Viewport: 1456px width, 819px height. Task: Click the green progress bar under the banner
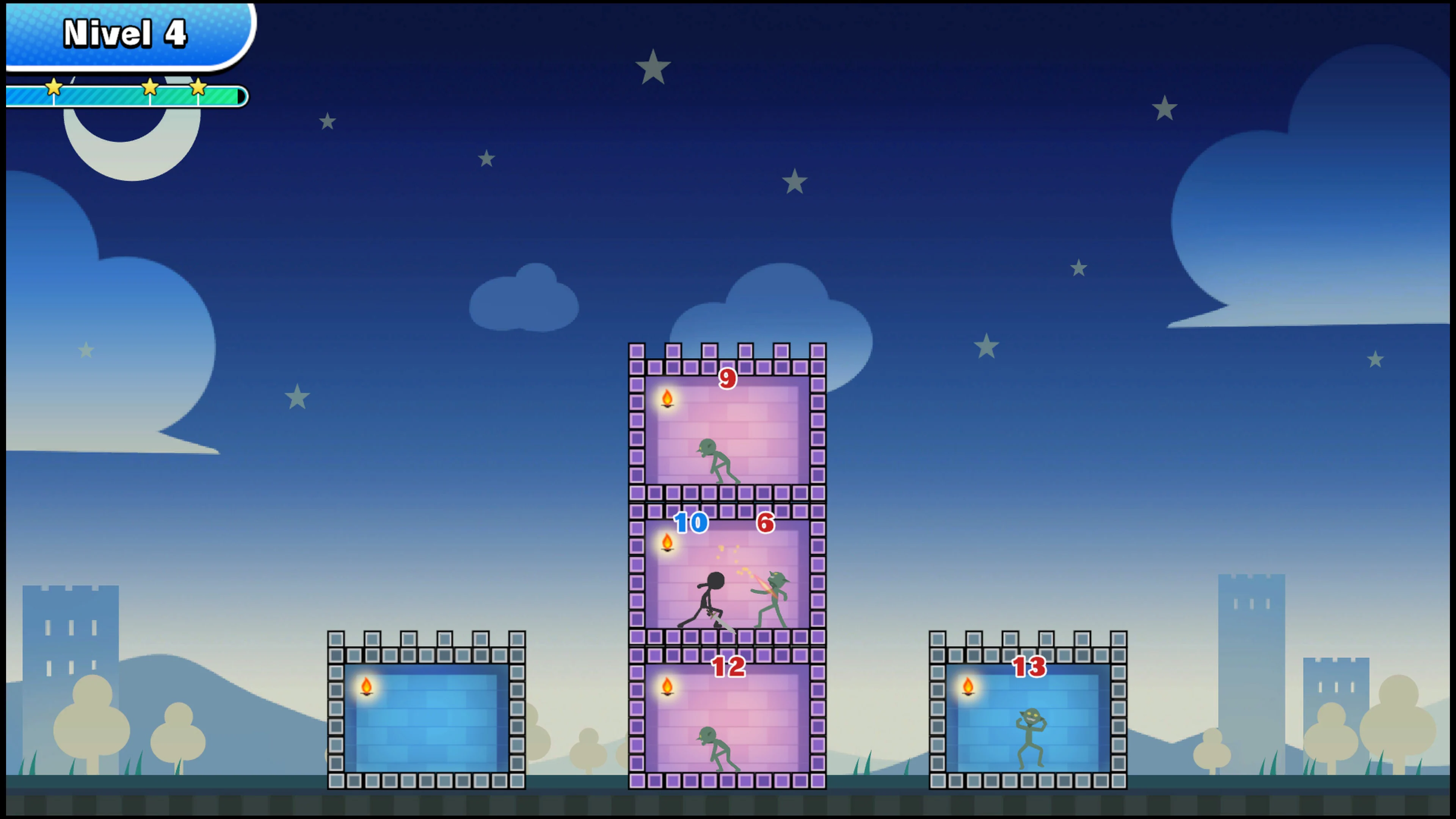pos(124,97)
